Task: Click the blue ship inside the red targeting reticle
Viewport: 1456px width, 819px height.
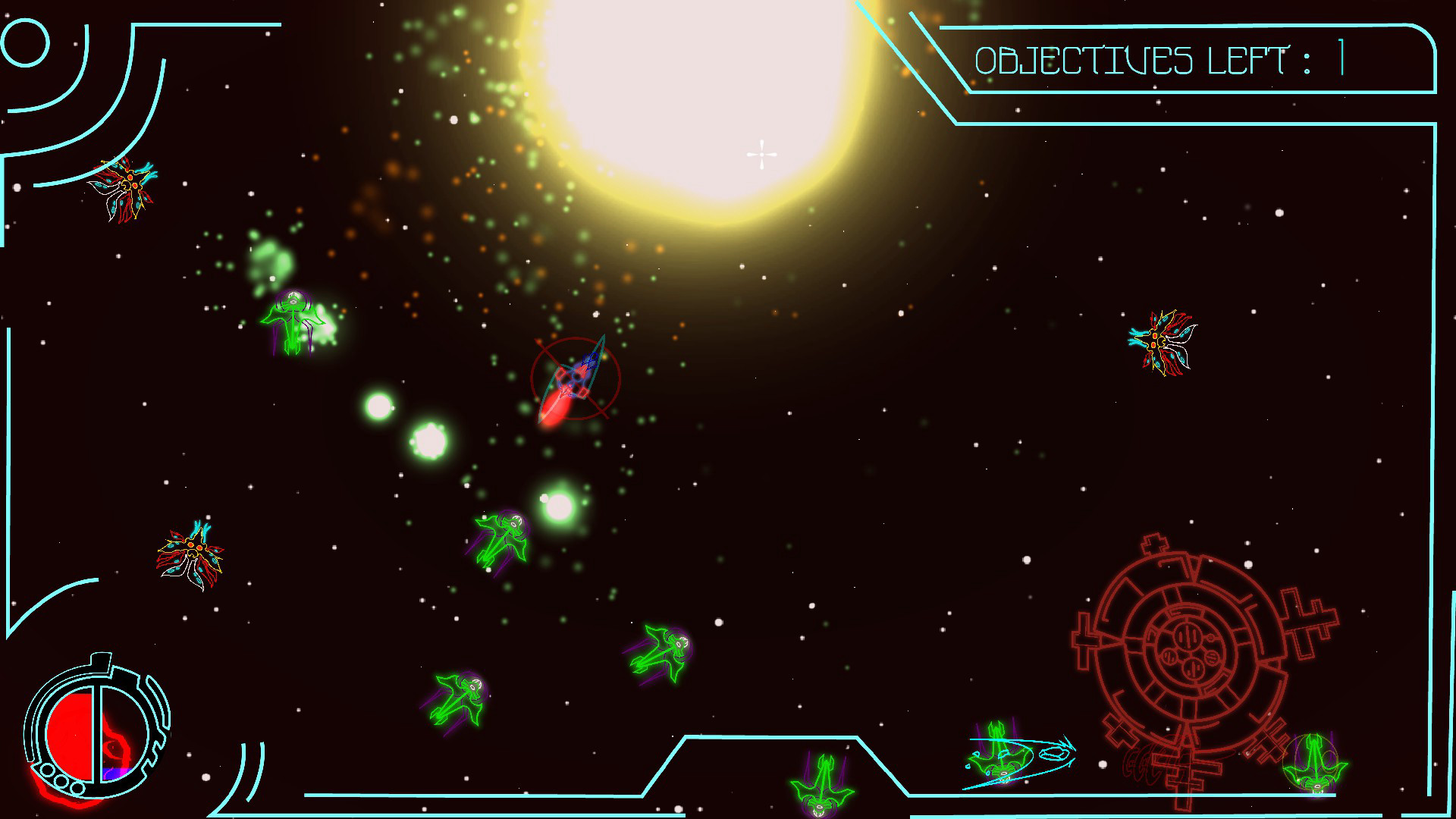Action: (576, 379)
